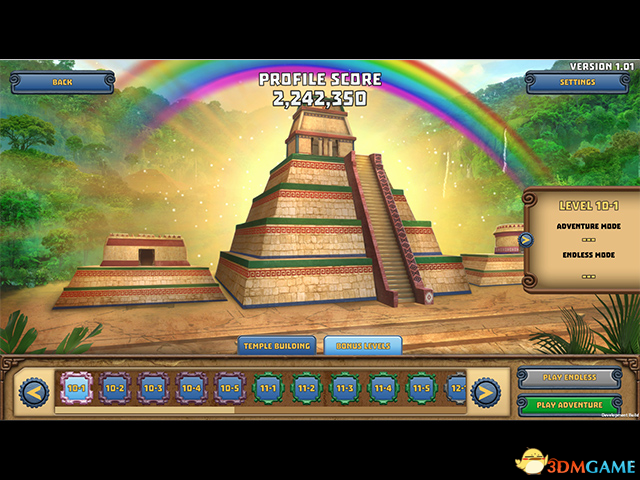Choose level 11-4 tile
Screen dimensions: 640x480
382,388
